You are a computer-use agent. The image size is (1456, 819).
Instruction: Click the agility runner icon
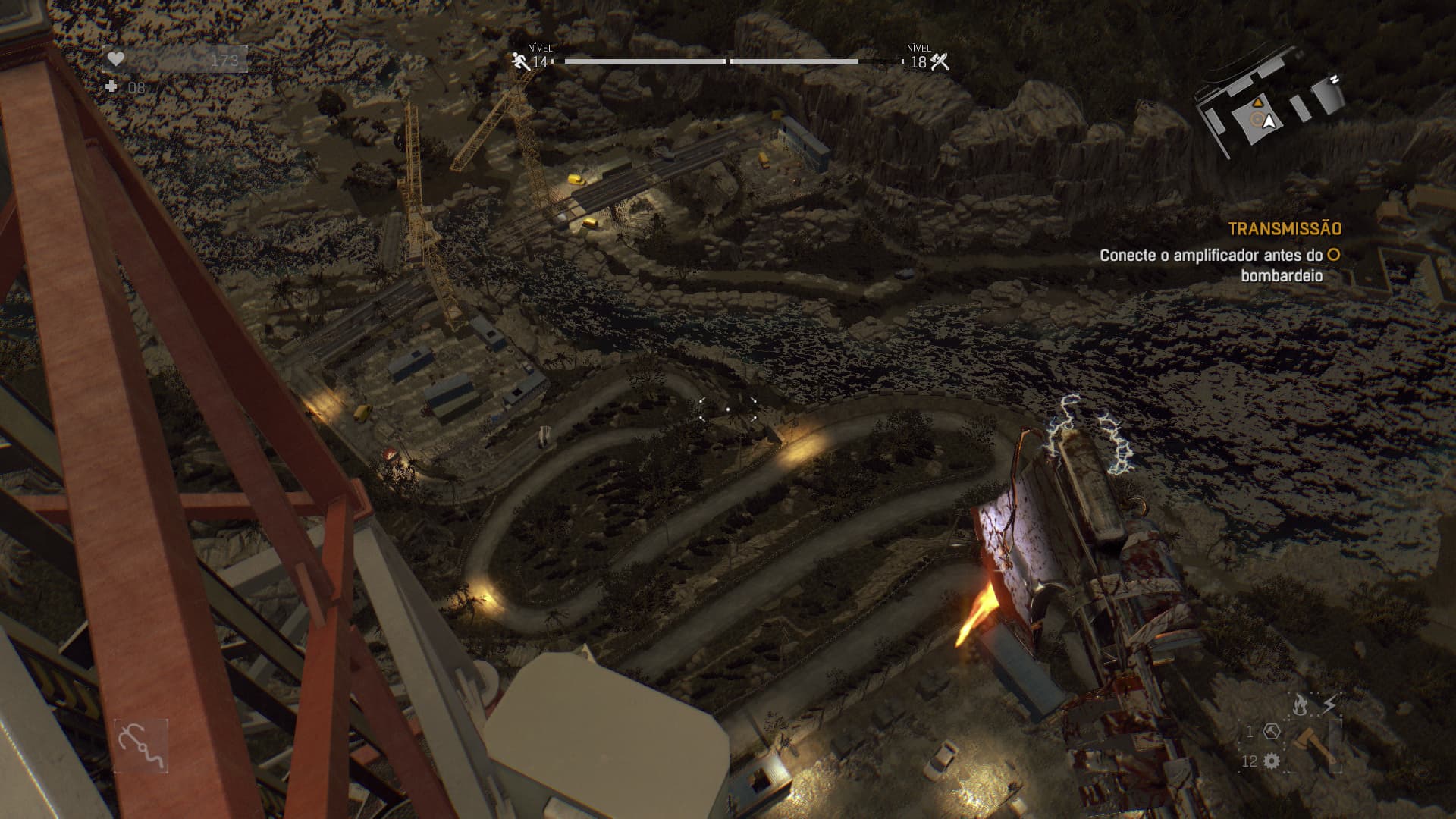pos(521,61)
